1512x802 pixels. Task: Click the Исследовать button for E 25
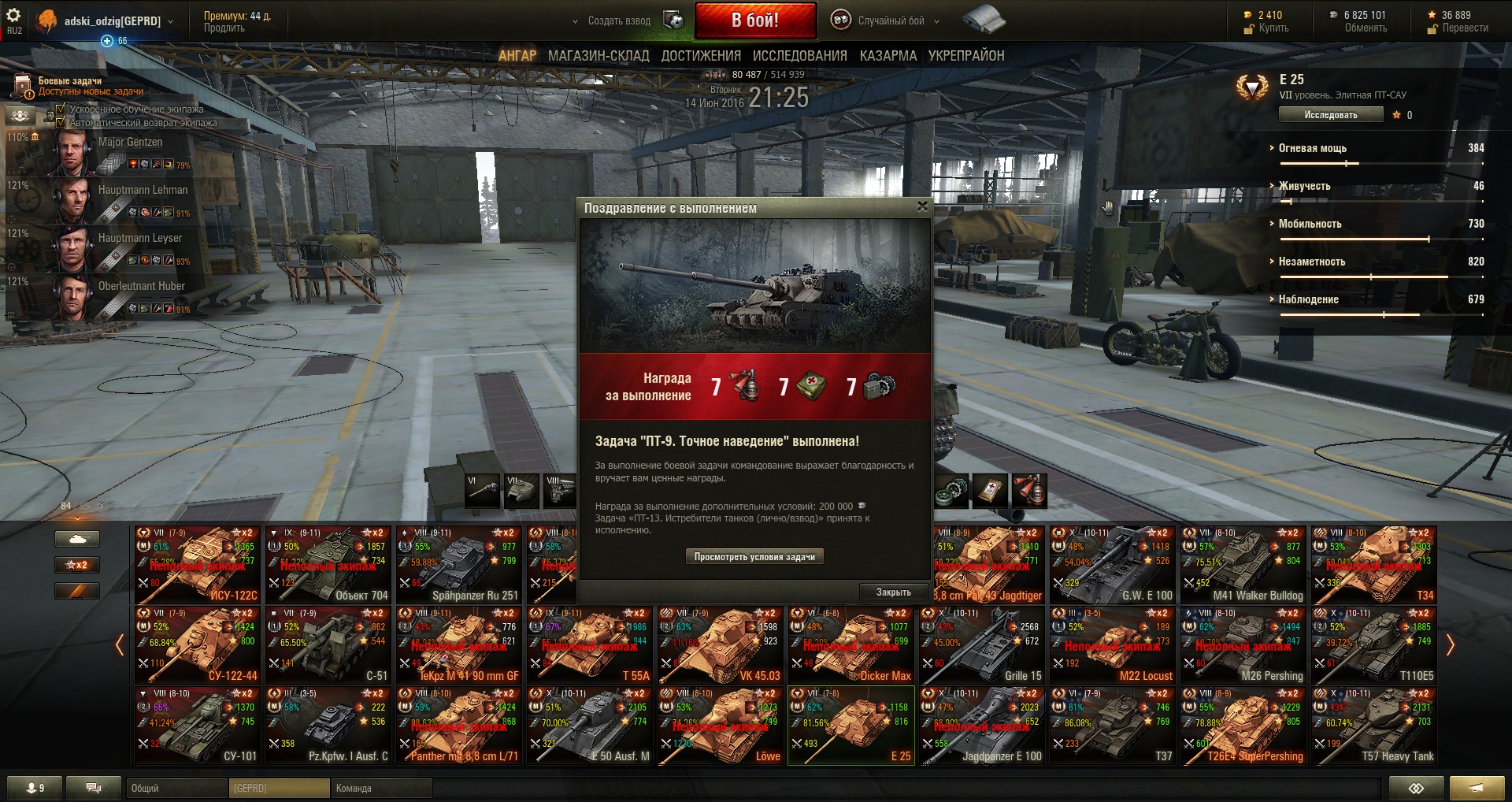click(1330, 115)
